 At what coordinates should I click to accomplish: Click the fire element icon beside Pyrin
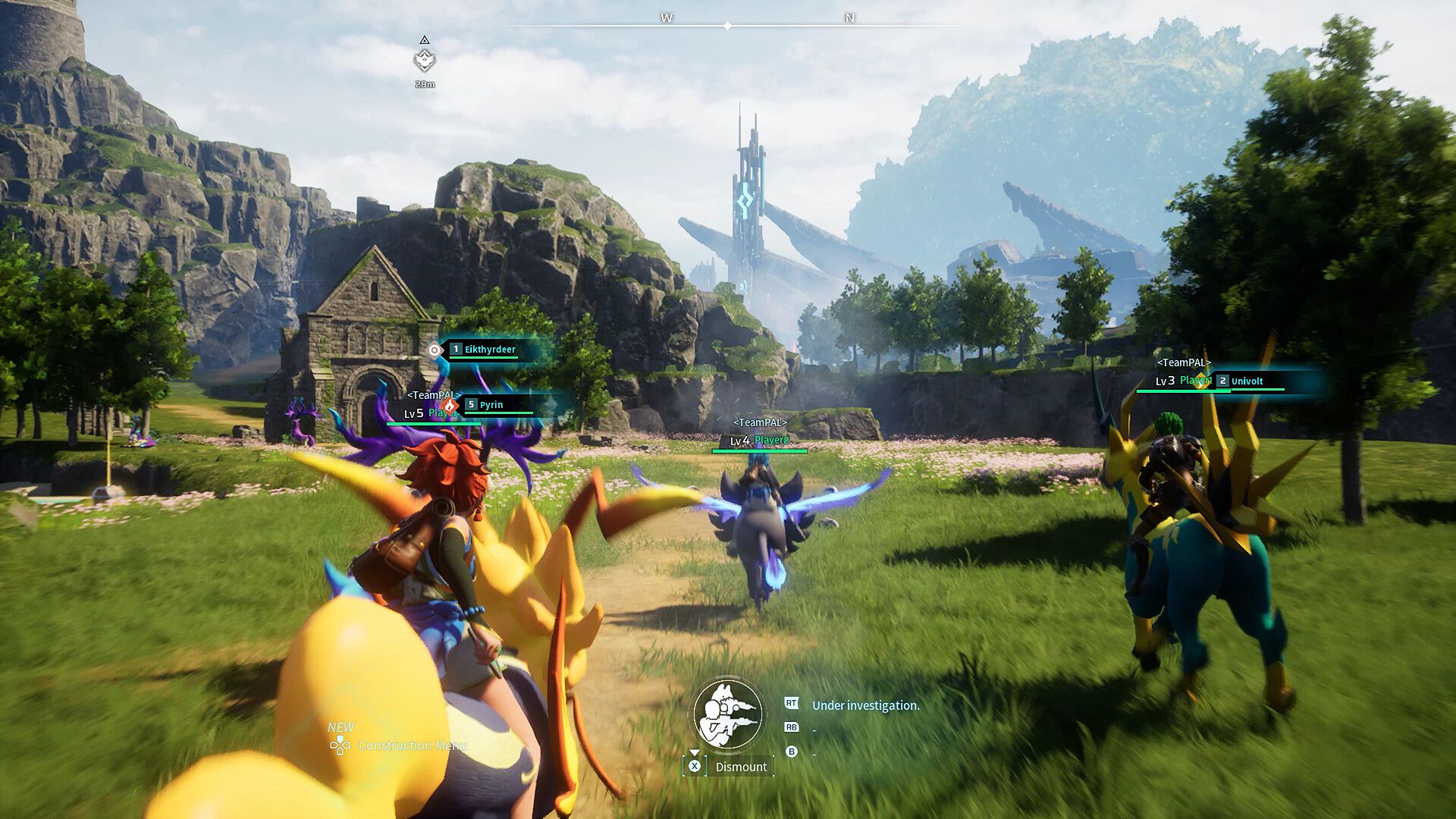(450, 406)
